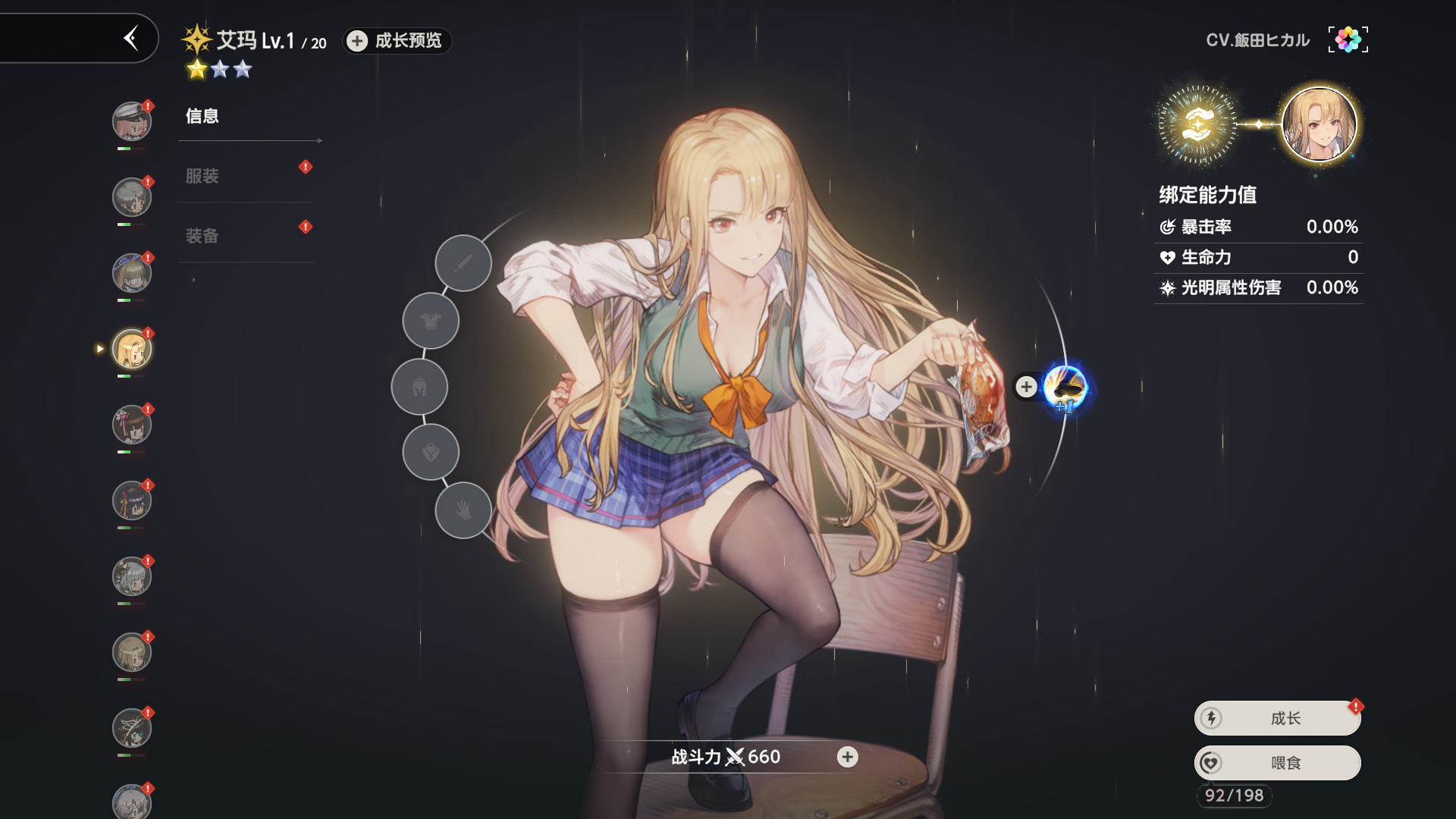
Task: Select the empty glove equipment slot
Action: click(463, 510)
